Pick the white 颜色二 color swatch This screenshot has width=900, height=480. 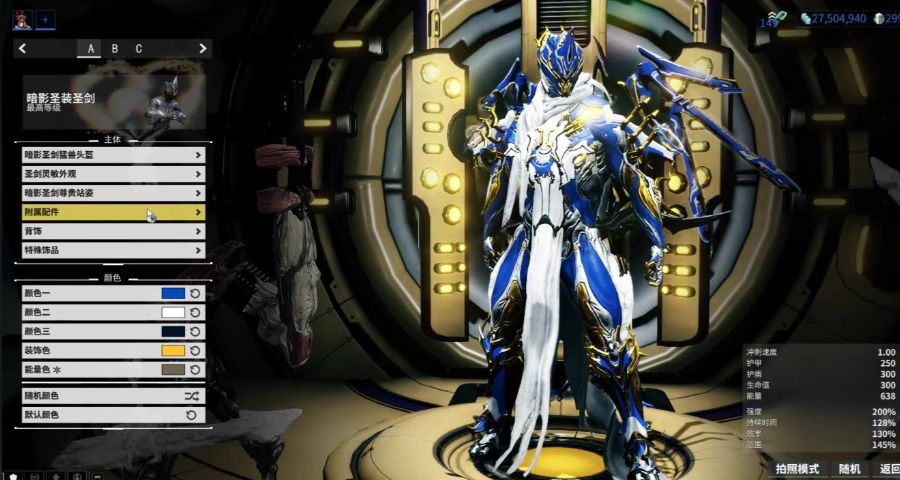(173, 313)
